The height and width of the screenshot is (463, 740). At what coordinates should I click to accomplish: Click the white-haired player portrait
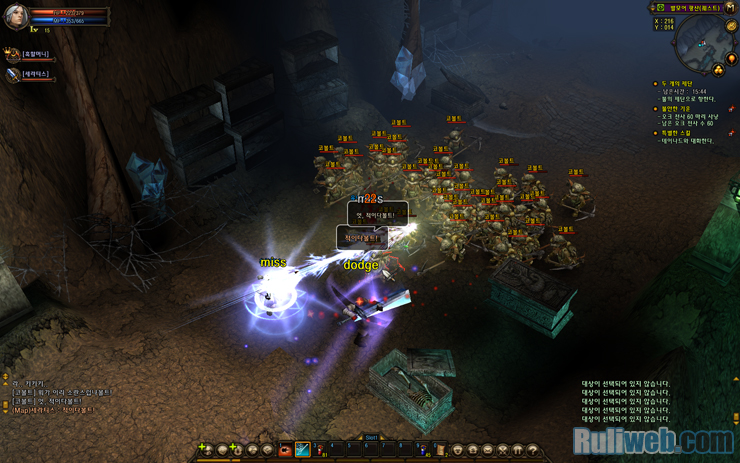click(x=15, y=16)
